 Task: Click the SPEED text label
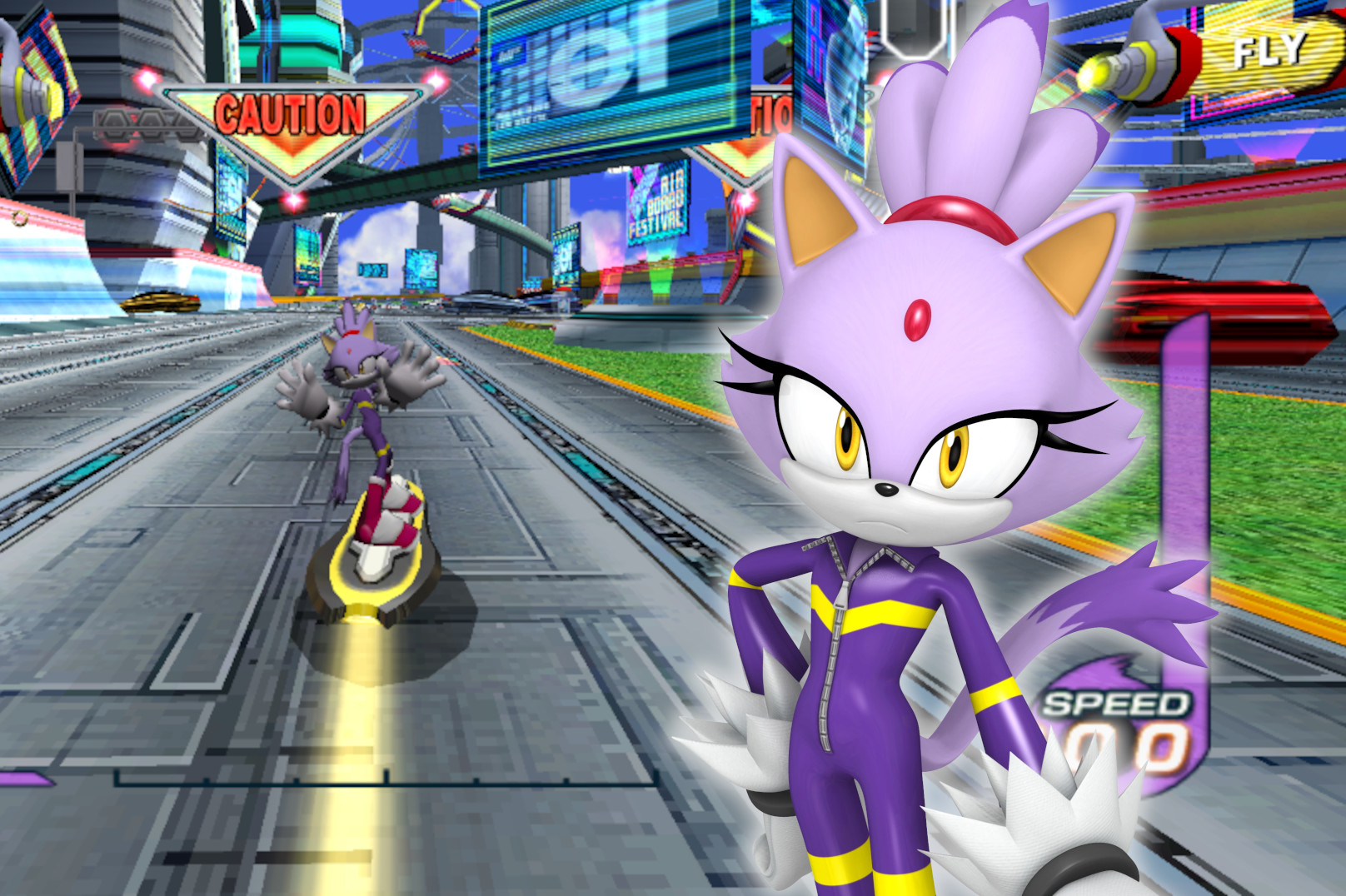[x=1112, y=704]
